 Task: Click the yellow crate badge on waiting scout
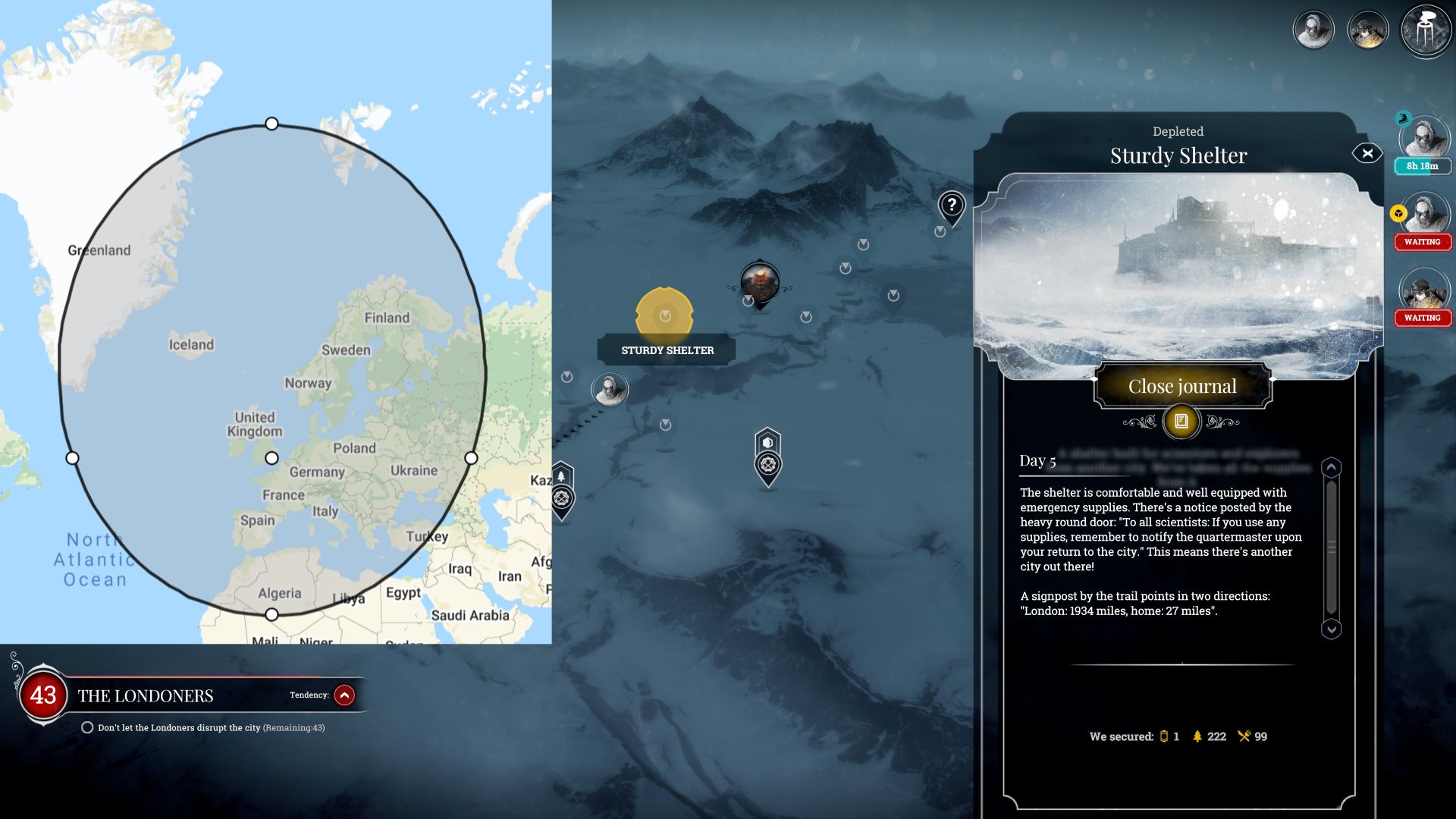coord(1398,215)
